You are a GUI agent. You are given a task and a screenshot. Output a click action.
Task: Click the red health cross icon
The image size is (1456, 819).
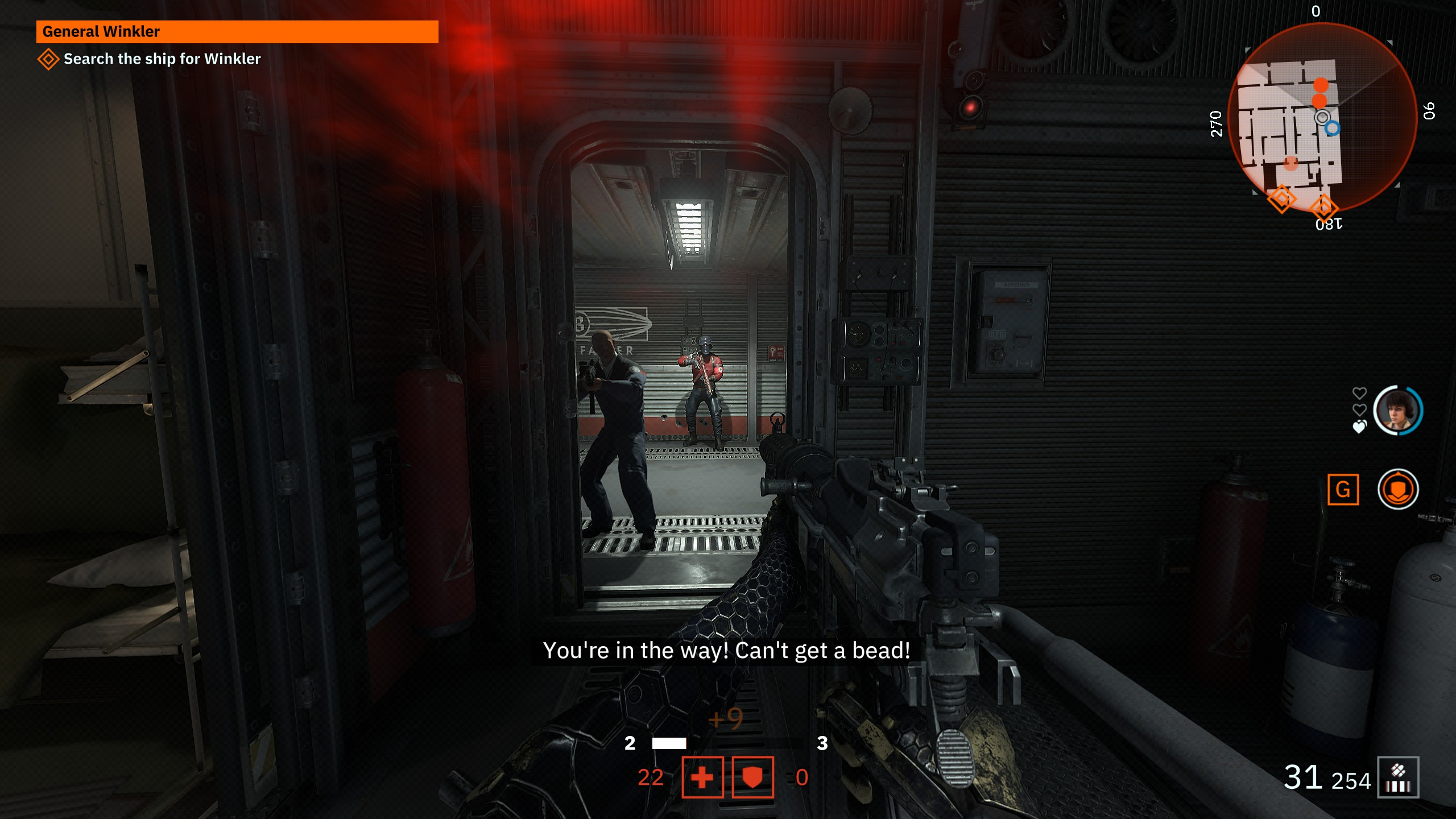point(702,777)
